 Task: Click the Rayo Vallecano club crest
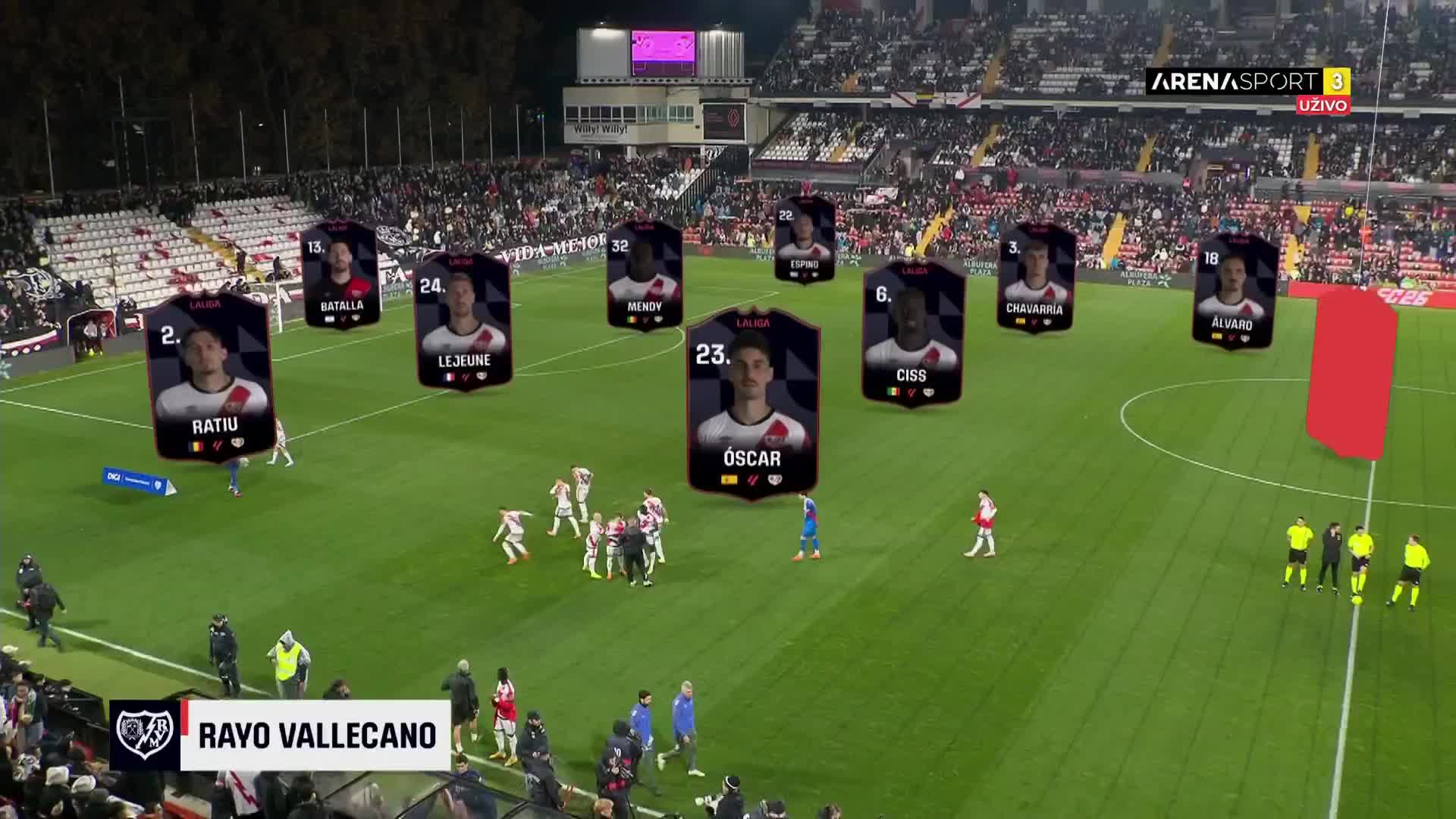[145, 735]
